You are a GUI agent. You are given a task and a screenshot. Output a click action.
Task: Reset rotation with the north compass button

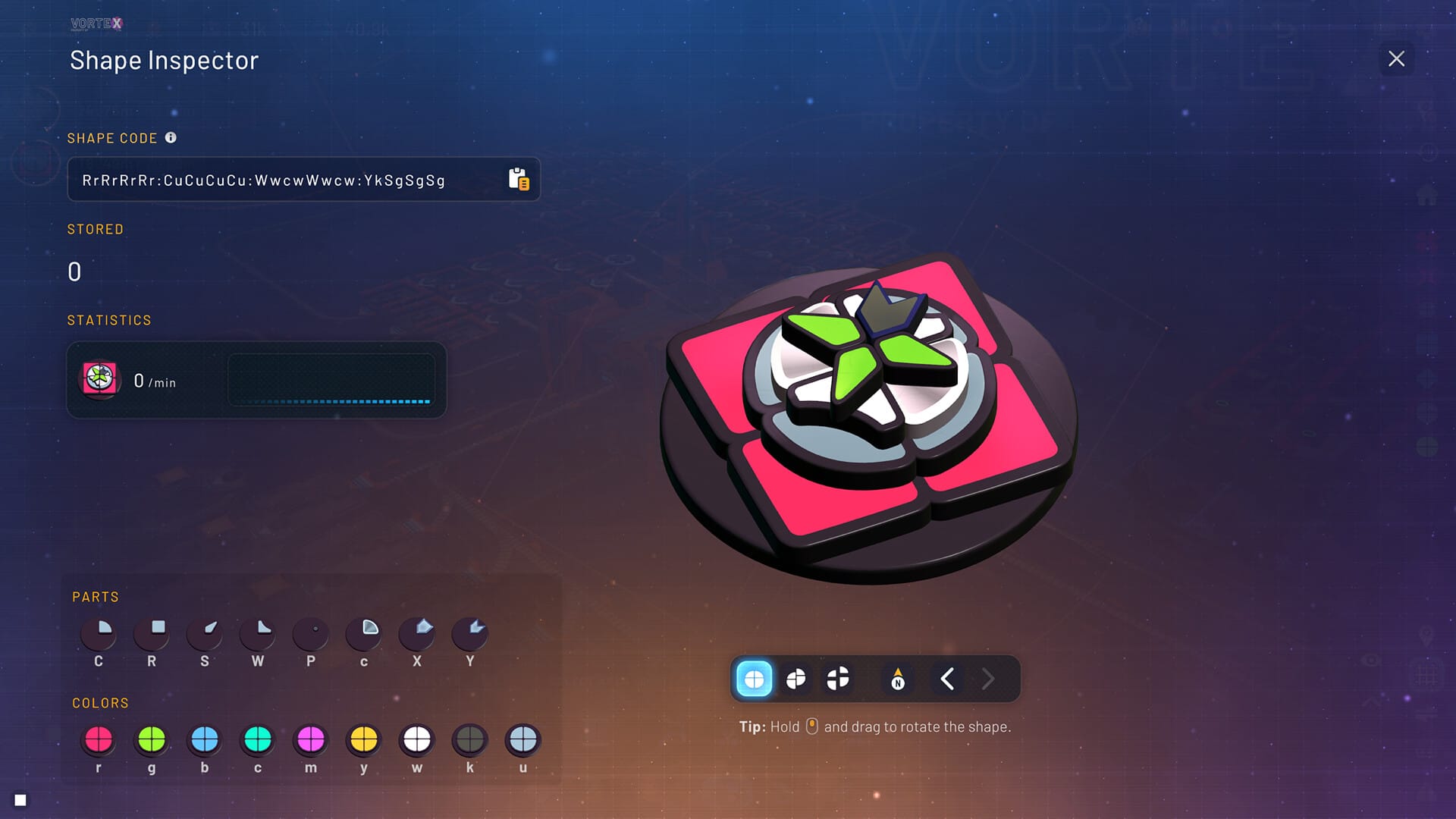[898, 679]
